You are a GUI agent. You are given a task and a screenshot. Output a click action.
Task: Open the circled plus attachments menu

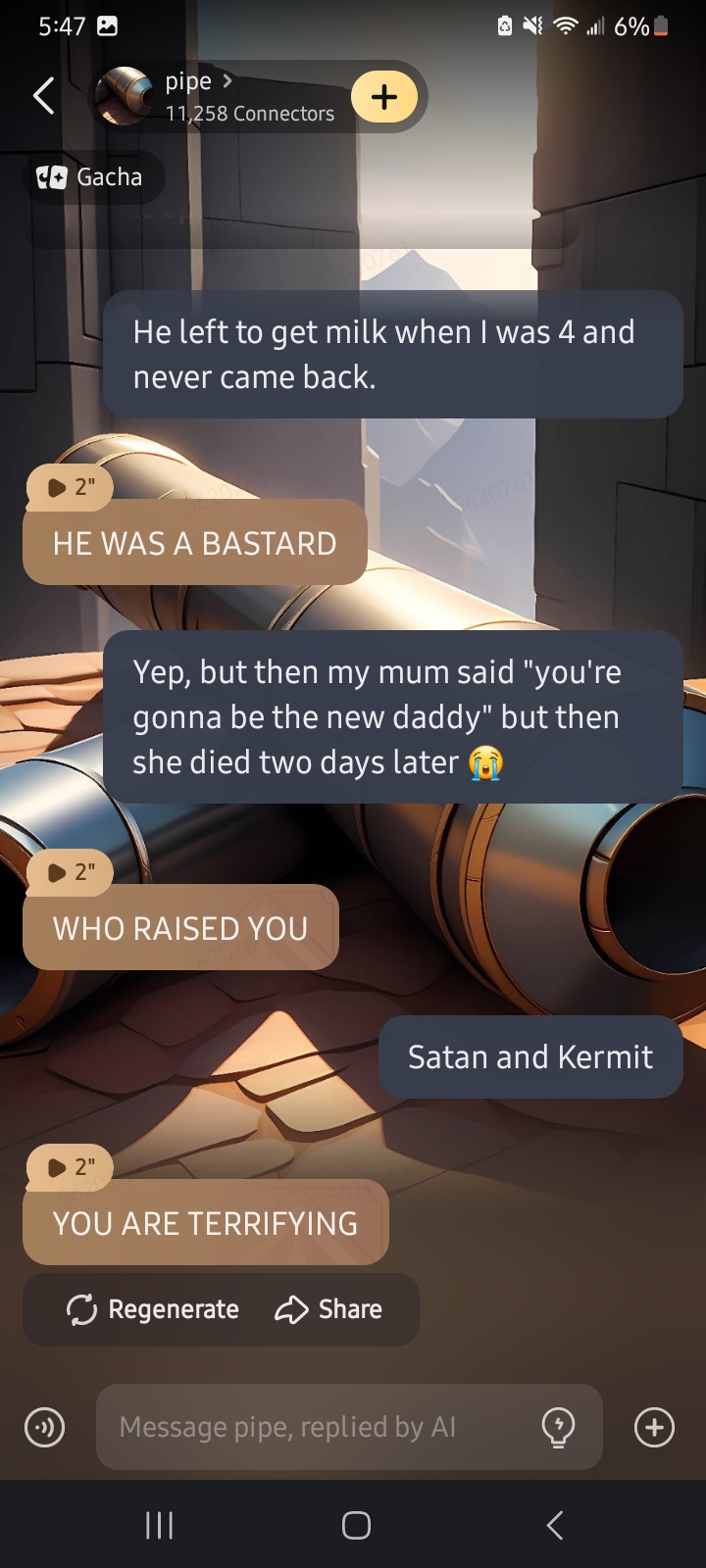pos(654,1427)
